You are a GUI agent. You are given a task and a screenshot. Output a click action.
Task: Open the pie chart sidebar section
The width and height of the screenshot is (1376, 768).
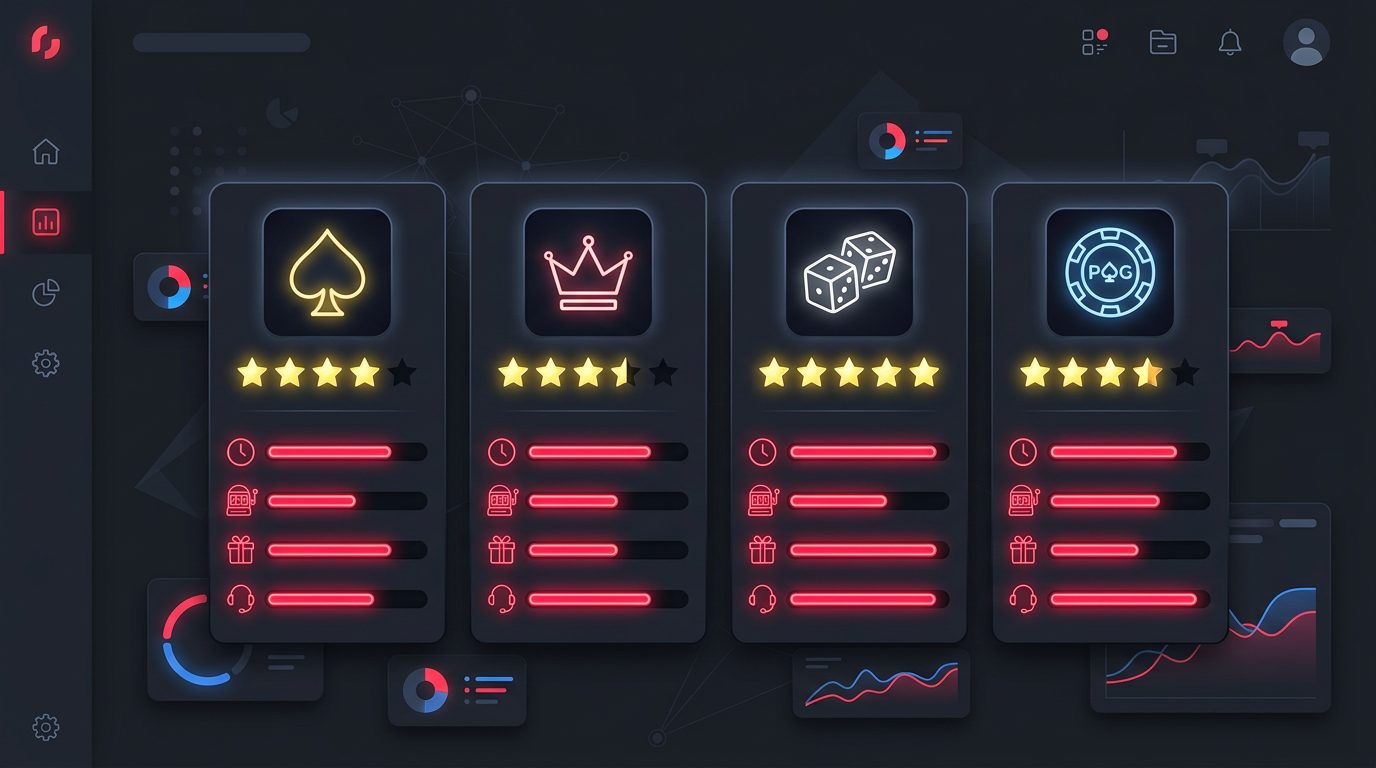tap(46, 292)
